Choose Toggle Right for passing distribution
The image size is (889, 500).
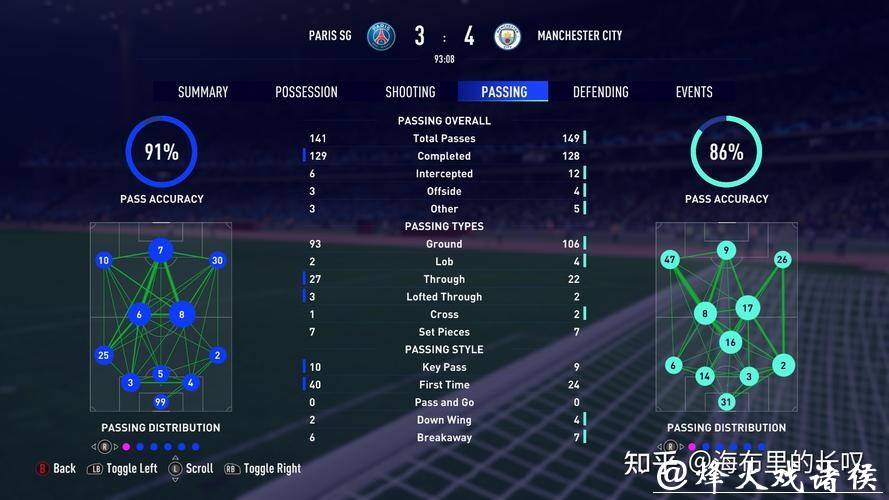coord(263,468)
